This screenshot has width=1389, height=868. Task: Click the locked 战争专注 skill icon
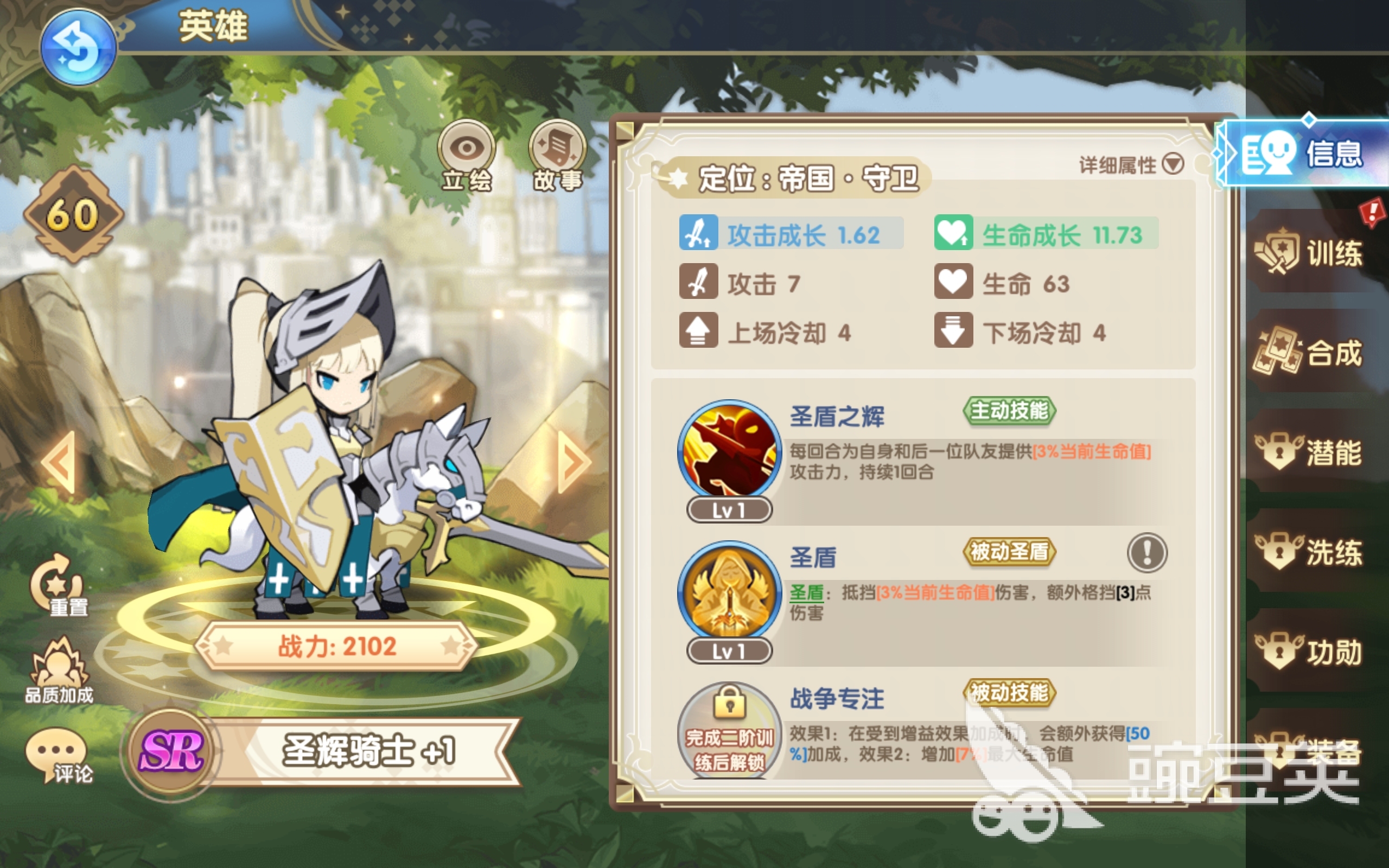tap(729, 730)
